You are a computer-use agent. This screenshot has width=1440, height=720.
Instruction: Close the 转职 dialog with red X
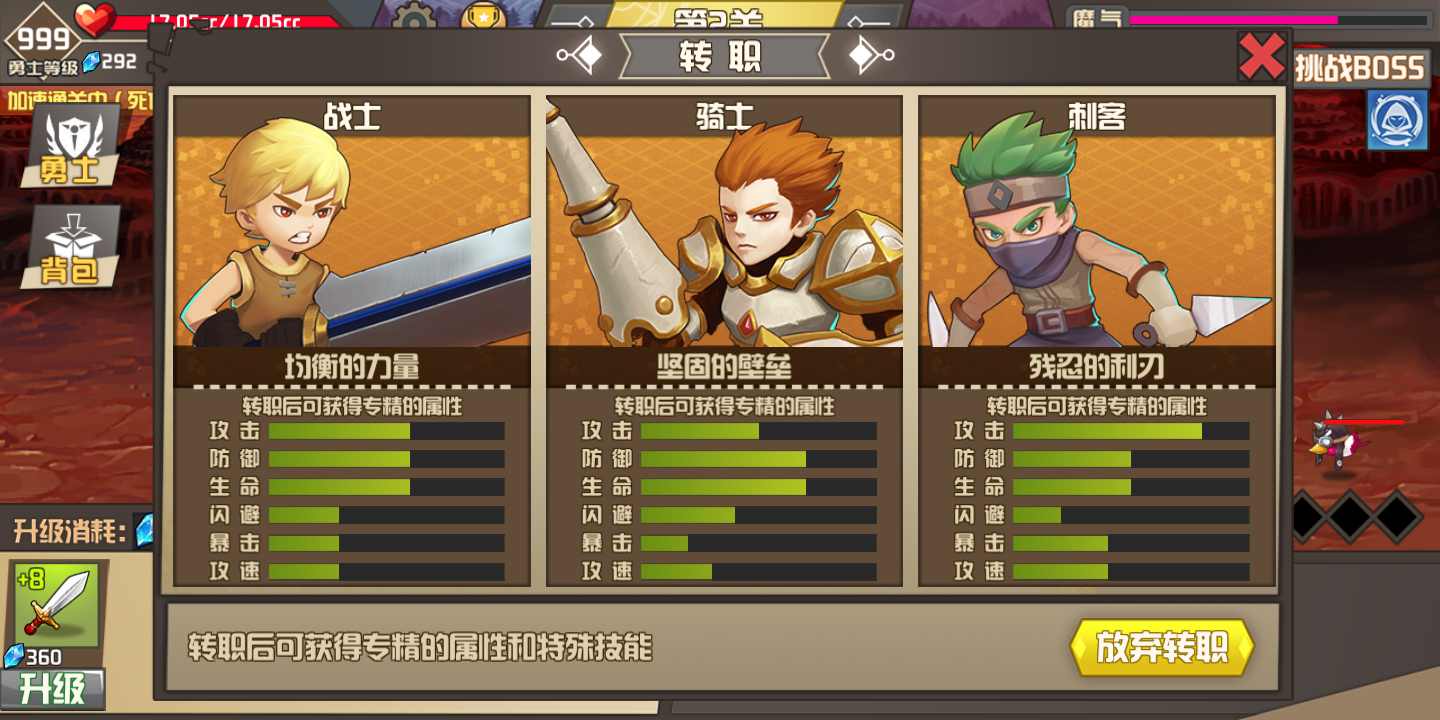pyautogui.click(x=1261, y=56)
